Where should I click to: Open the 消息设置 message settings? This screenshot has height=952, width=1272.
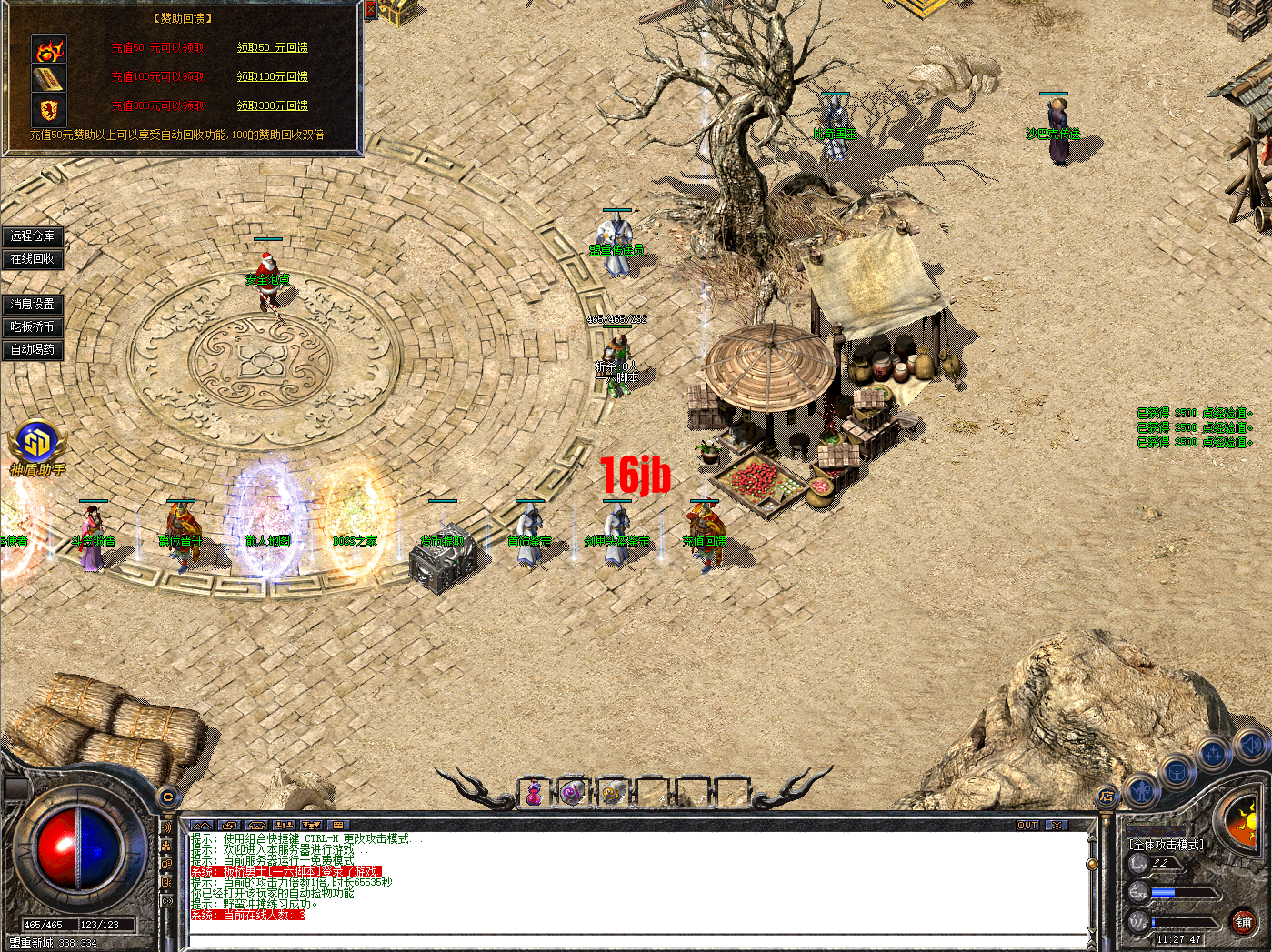point(33,305)
